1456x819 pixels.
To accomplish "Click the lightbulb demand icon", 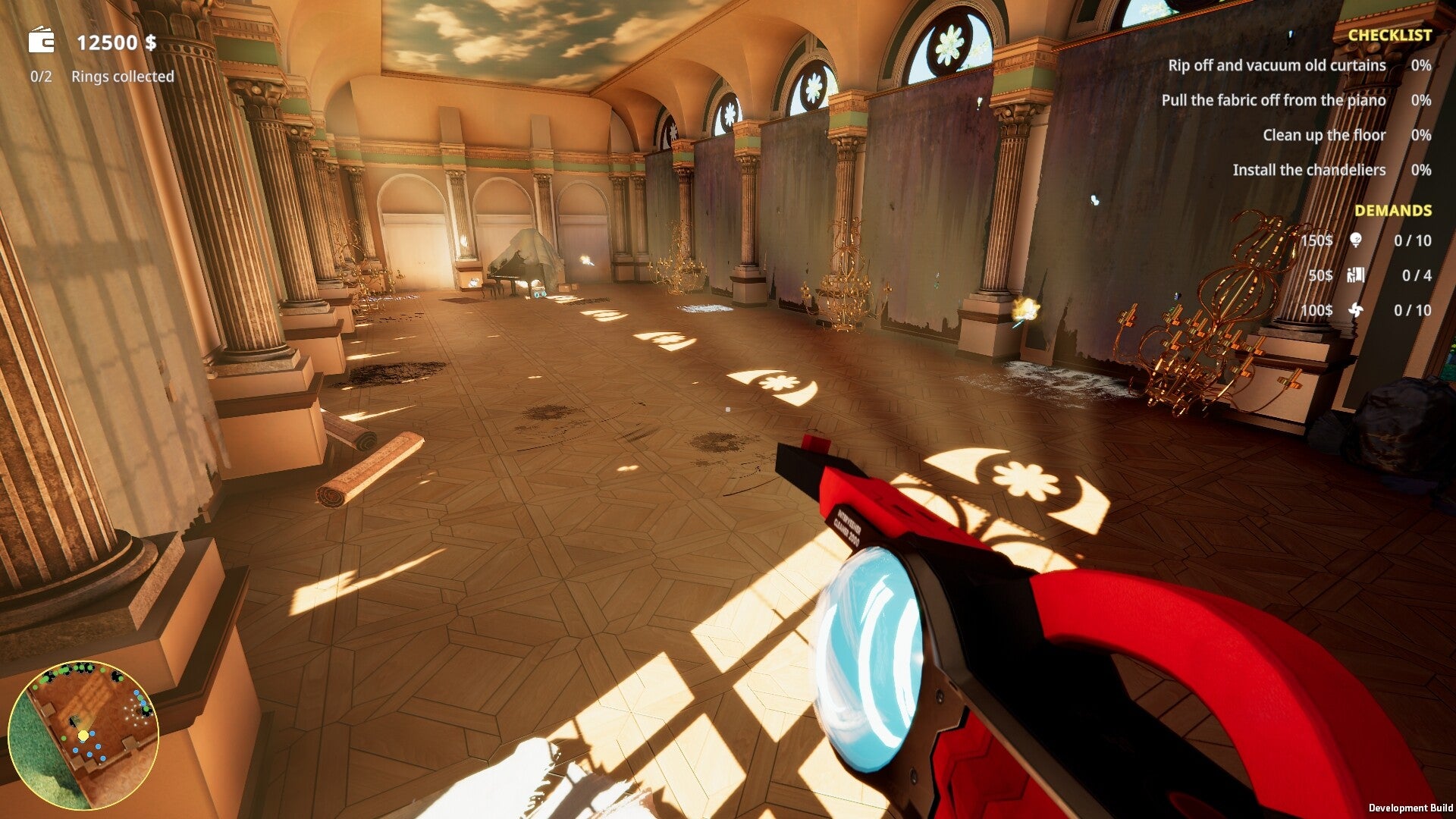I will pos(1356,241).
